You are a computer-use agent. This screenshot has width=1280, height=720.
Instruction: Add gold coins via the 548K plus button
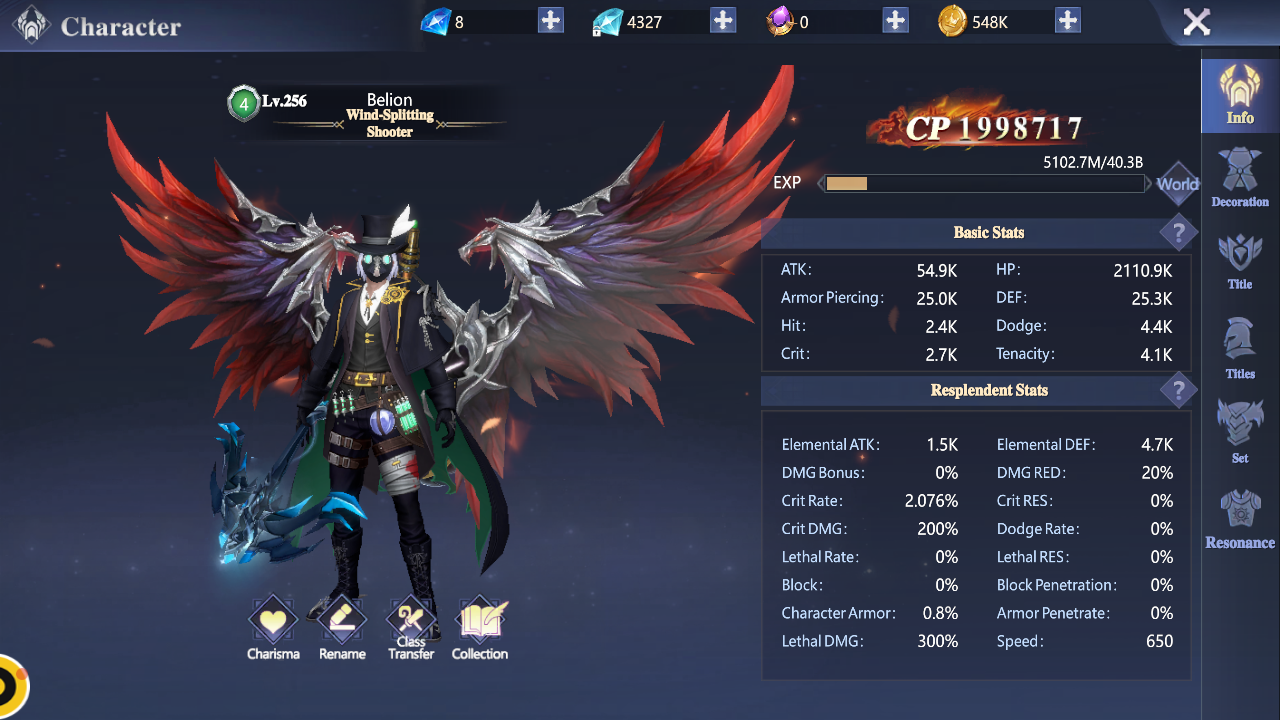[1068, 20]
